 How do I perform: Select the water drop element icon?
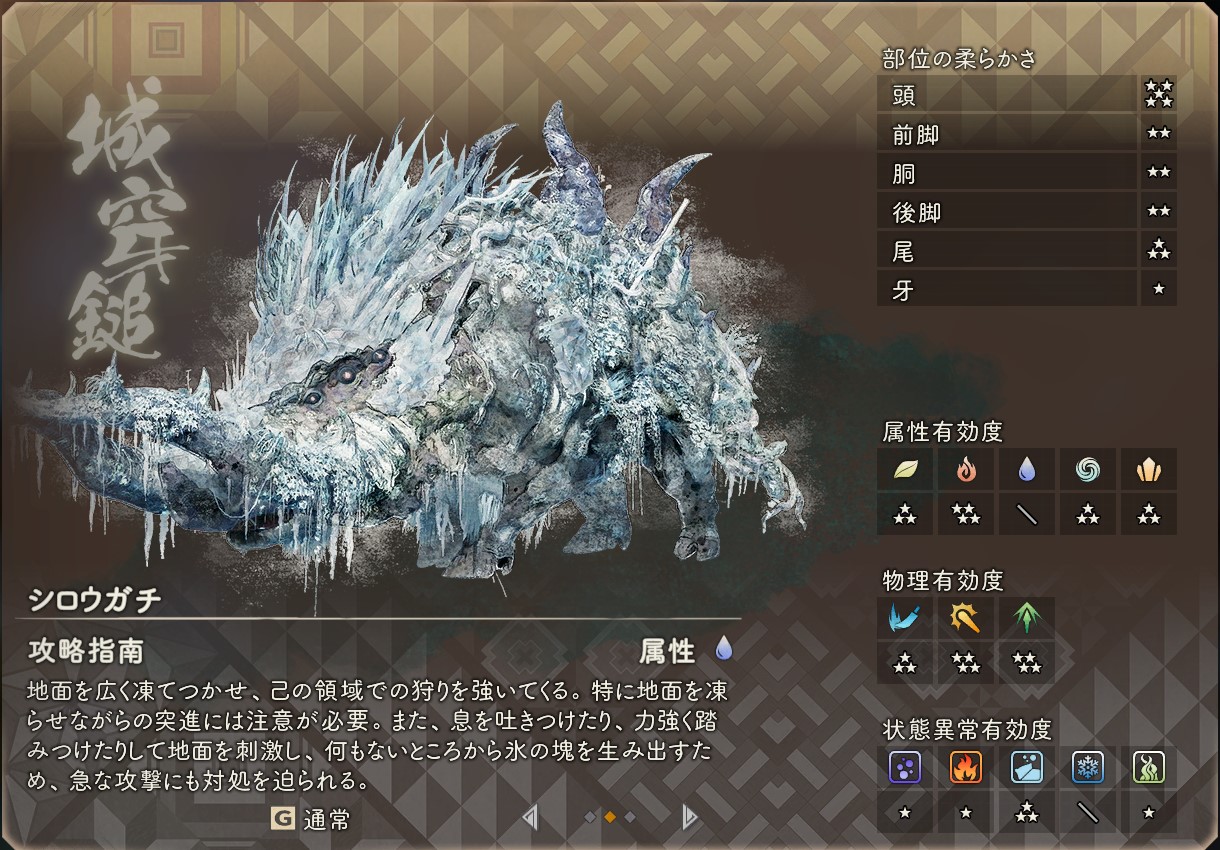click(1027, 469)
